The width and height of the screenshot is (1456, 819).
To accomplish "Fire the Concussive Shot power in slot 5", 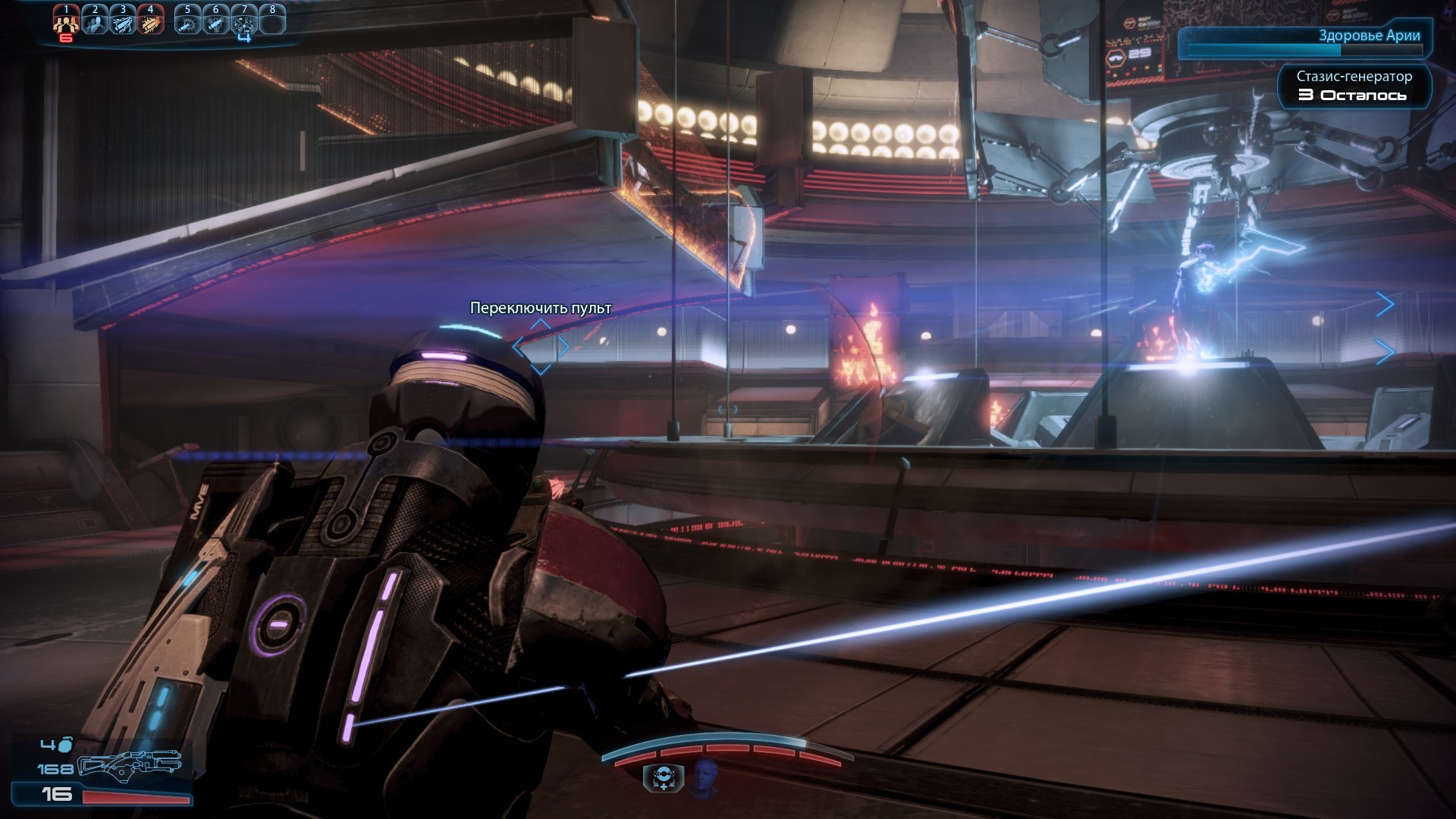I will click(187, 22).
